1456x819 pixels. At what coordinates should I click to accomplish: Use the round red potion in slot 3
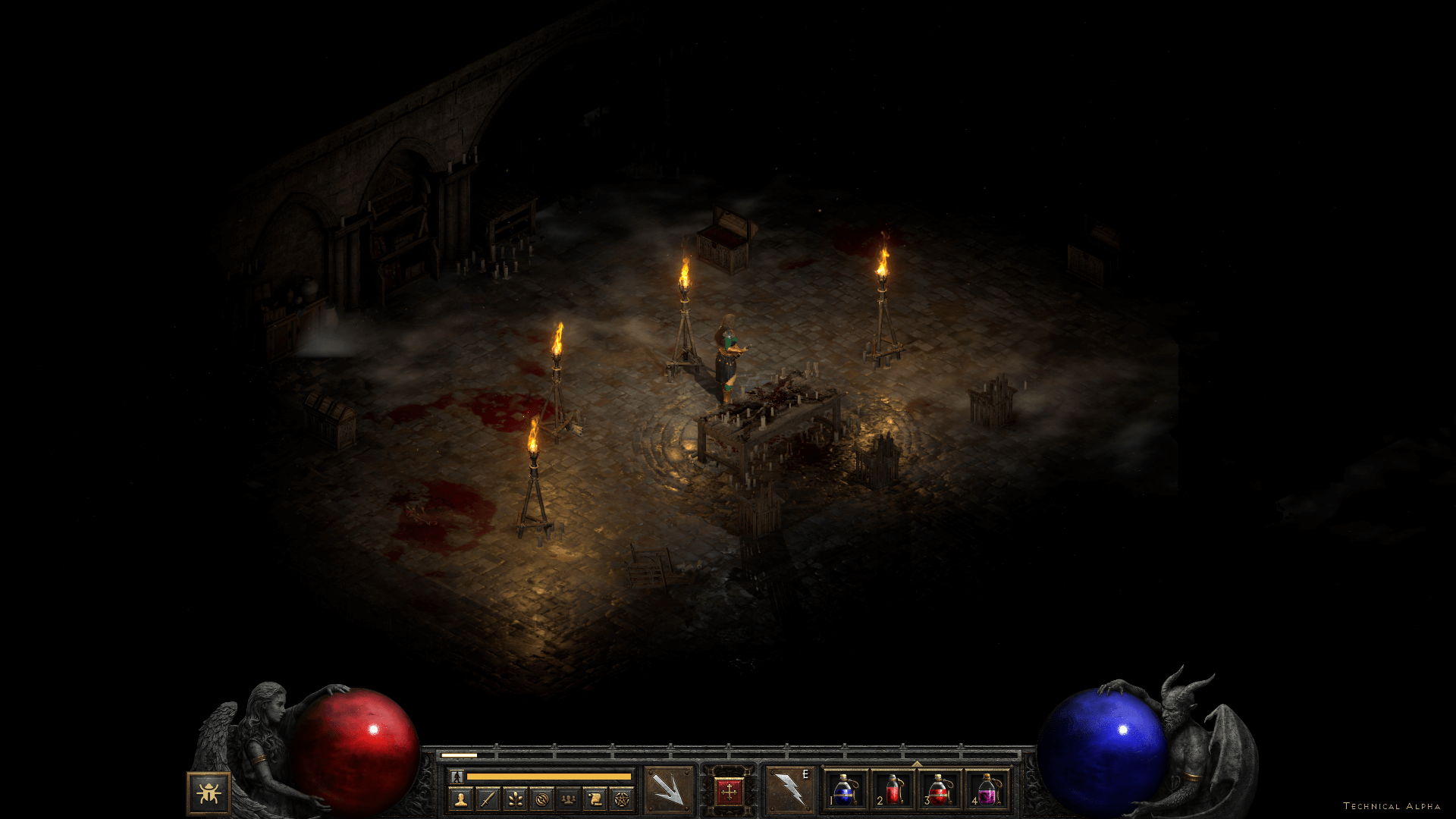point(940,790)
